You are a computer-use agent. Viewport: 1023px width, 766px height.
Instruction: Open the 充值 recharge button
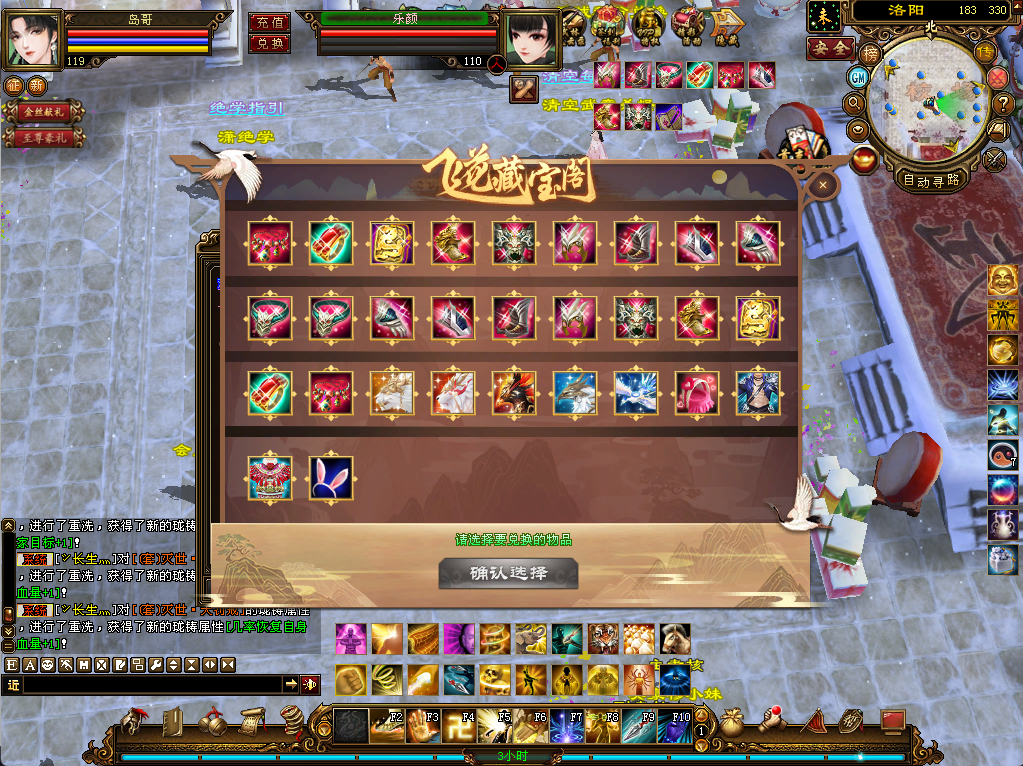click(269, 22)
